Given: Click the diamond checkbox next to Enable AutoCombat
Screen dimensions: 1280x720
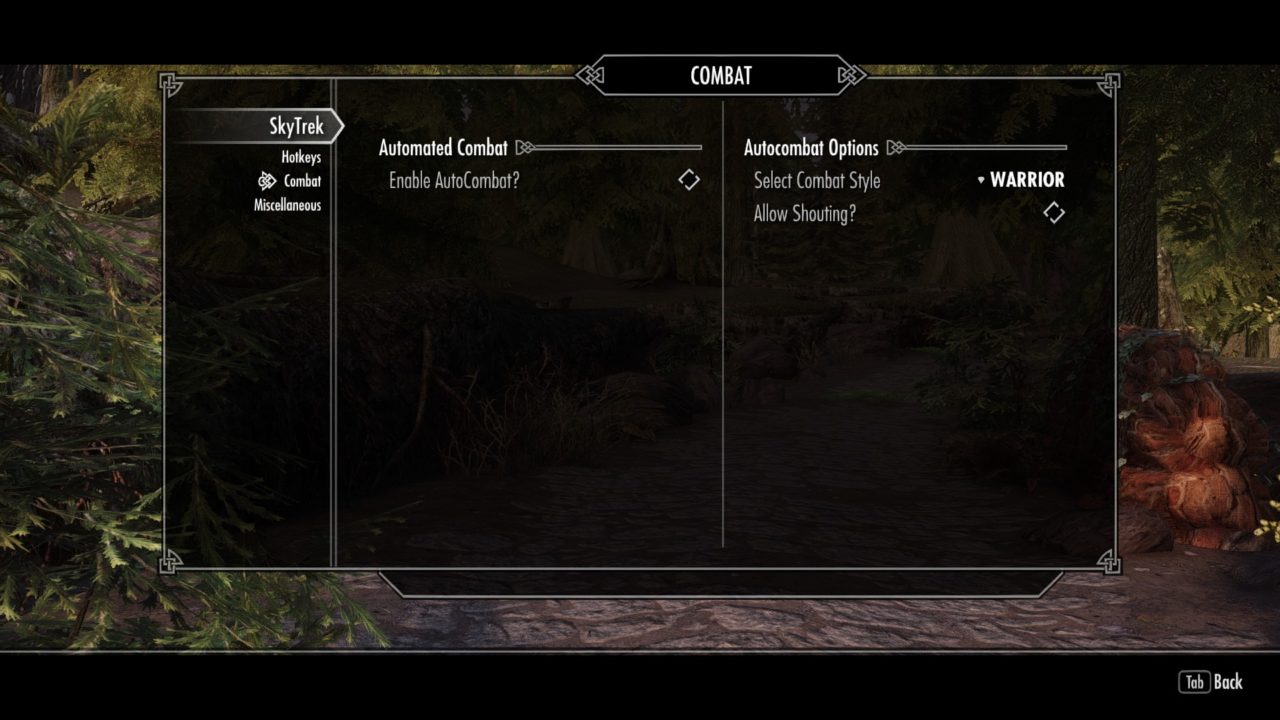Looking at the screenshot, I should point(689,179).
